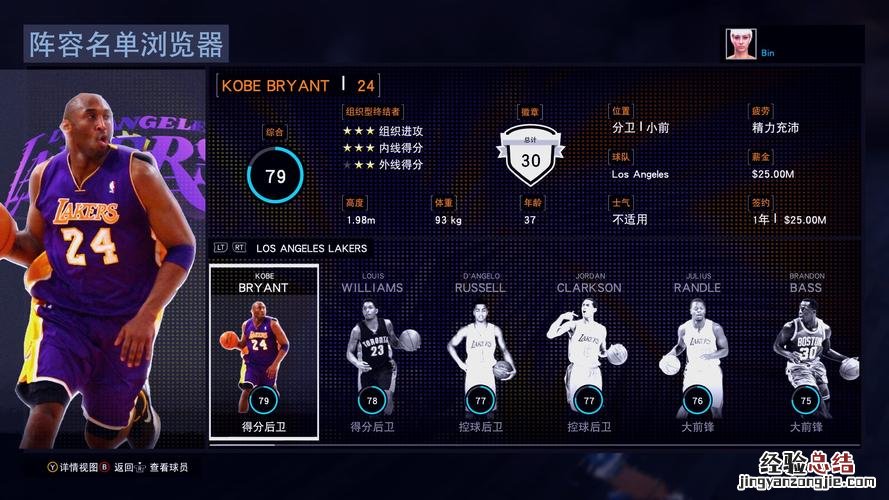Open the Bin user profile avatar
The image size is (889, 500).
pos(740,44)
